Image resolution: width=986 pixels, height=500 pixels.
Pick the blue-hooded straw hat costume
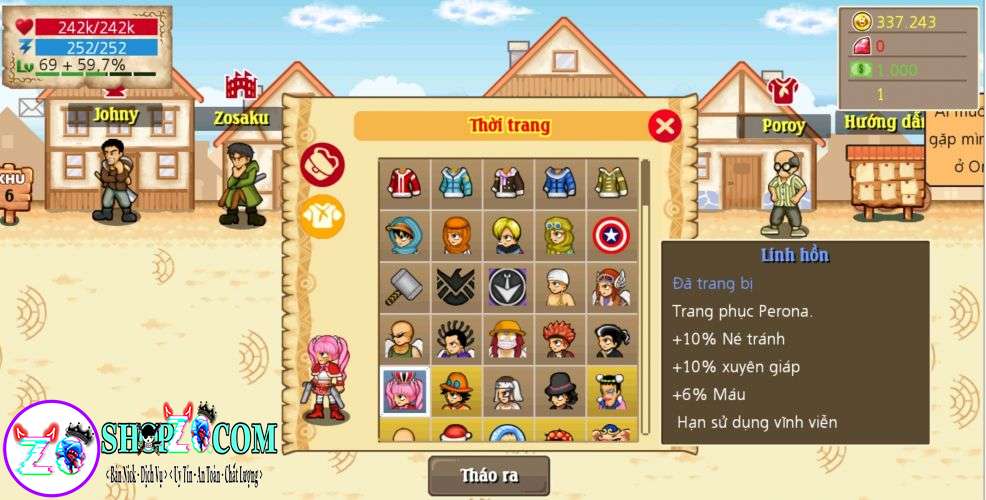404,235
